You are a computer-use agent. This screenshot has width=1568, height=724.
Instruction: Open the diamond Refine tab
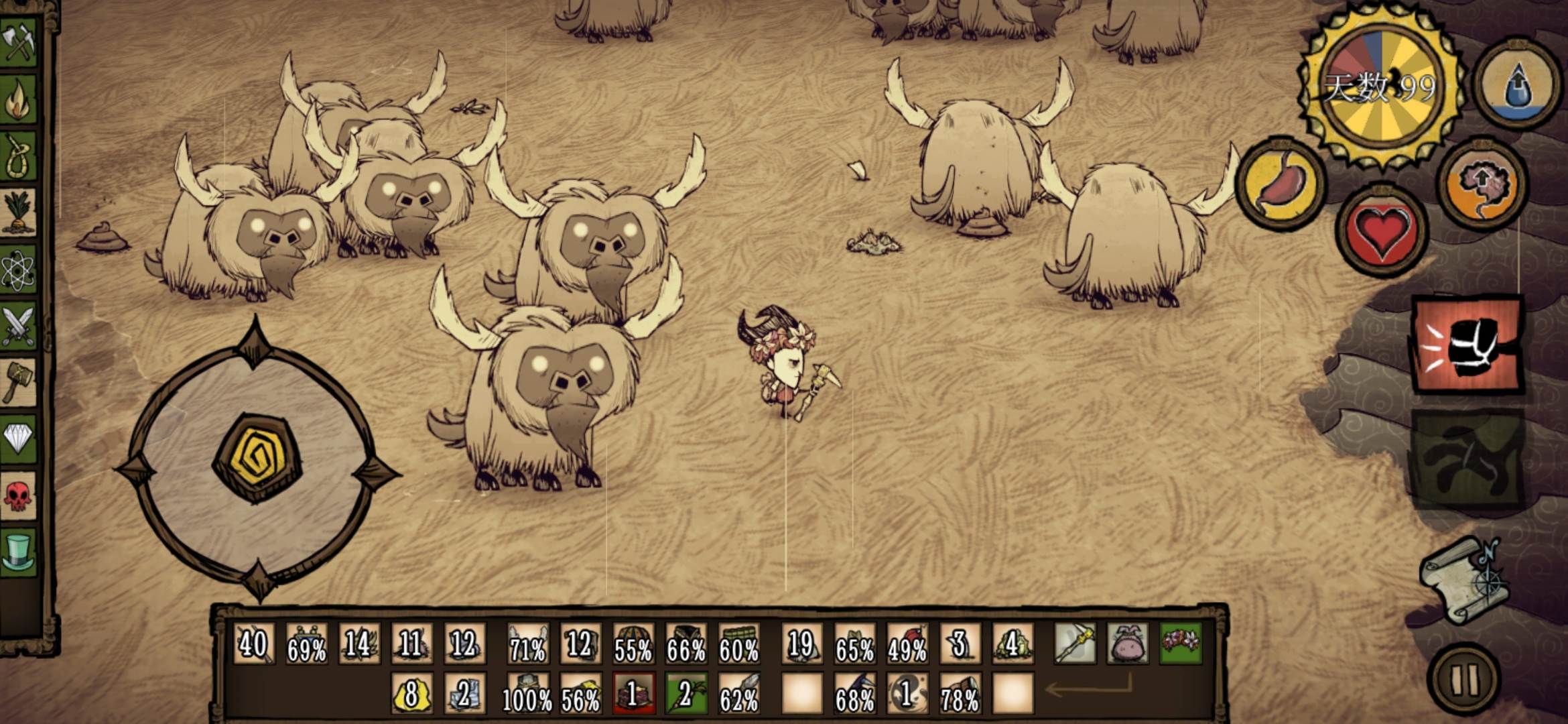[x=19, y=439]
